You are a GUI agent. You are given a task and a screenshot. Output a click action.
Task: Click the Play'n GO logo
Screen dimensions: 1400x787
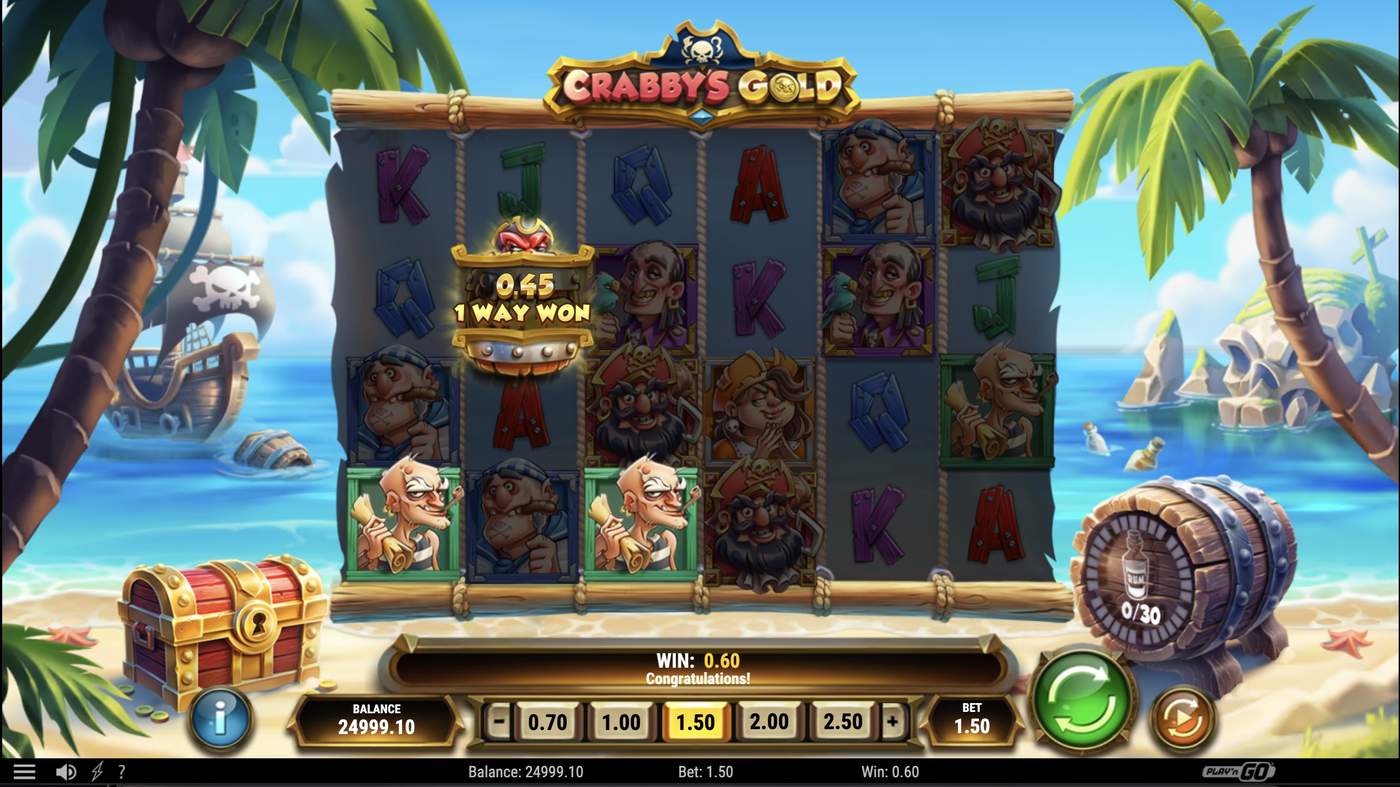(x=1239, y=770)
